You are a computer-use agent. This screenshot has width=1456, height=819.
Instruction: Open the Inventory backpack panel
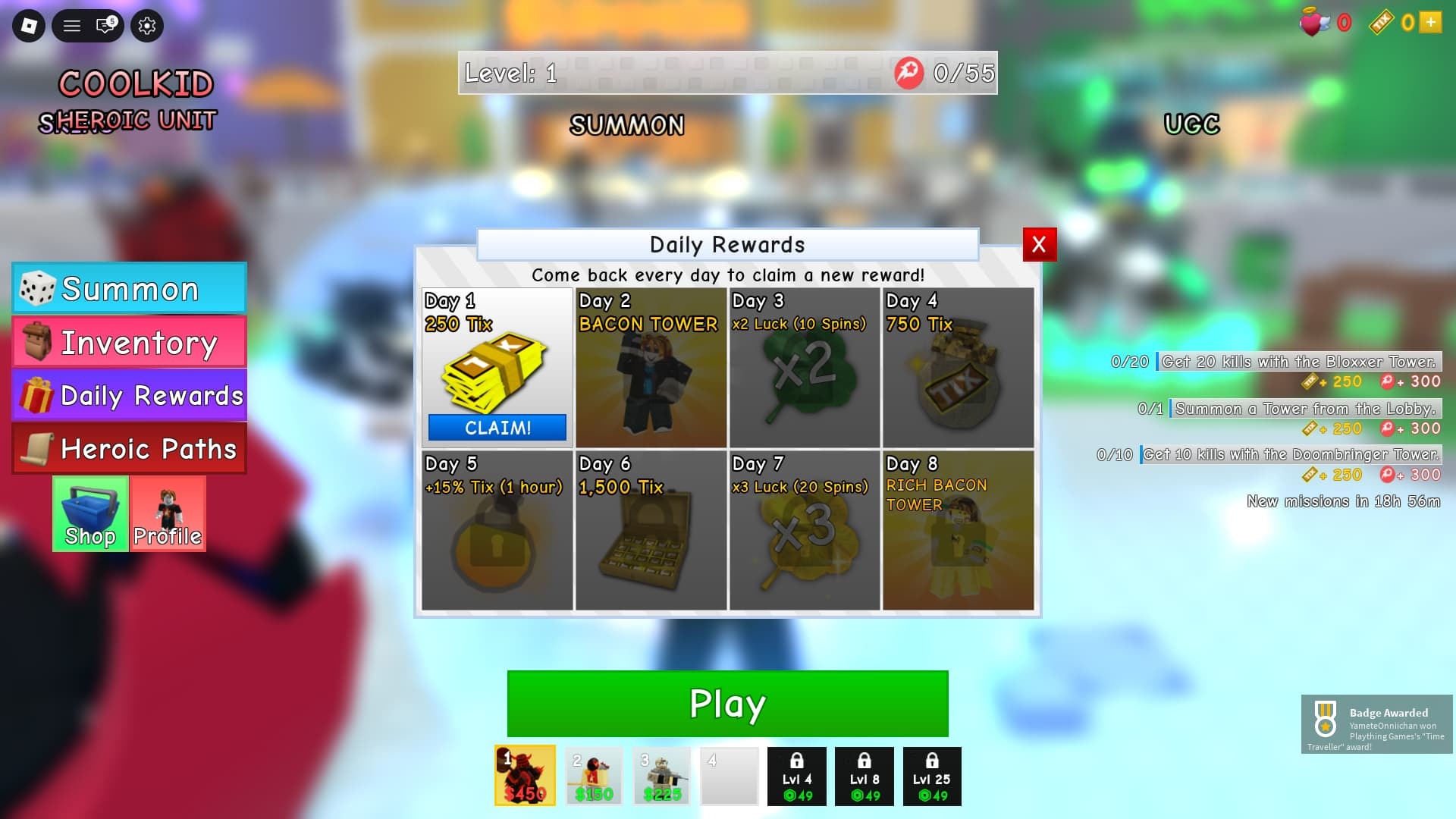129,342
